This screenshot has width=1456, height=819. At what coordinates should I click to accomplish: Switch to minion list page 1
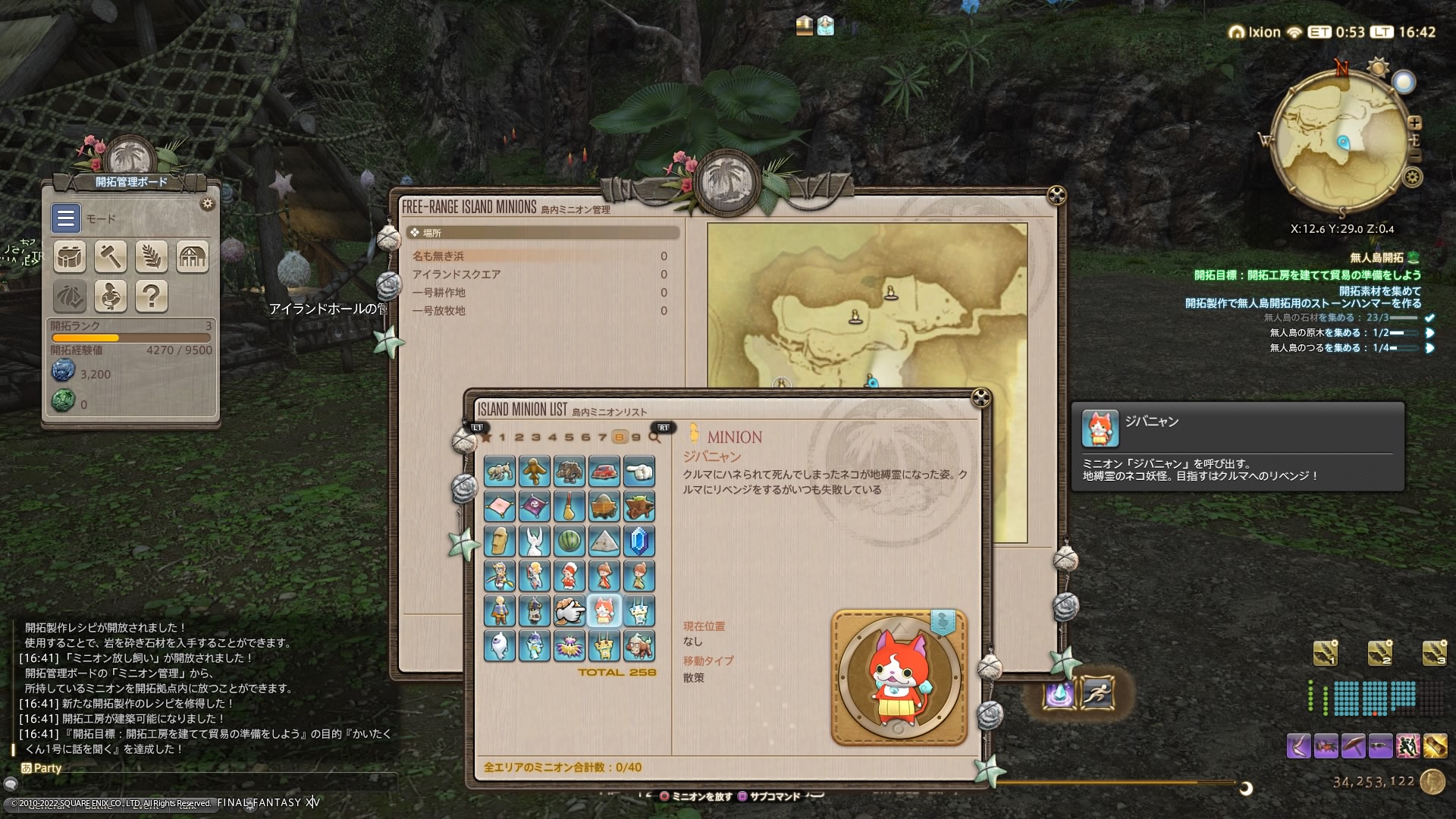point(504,438)
